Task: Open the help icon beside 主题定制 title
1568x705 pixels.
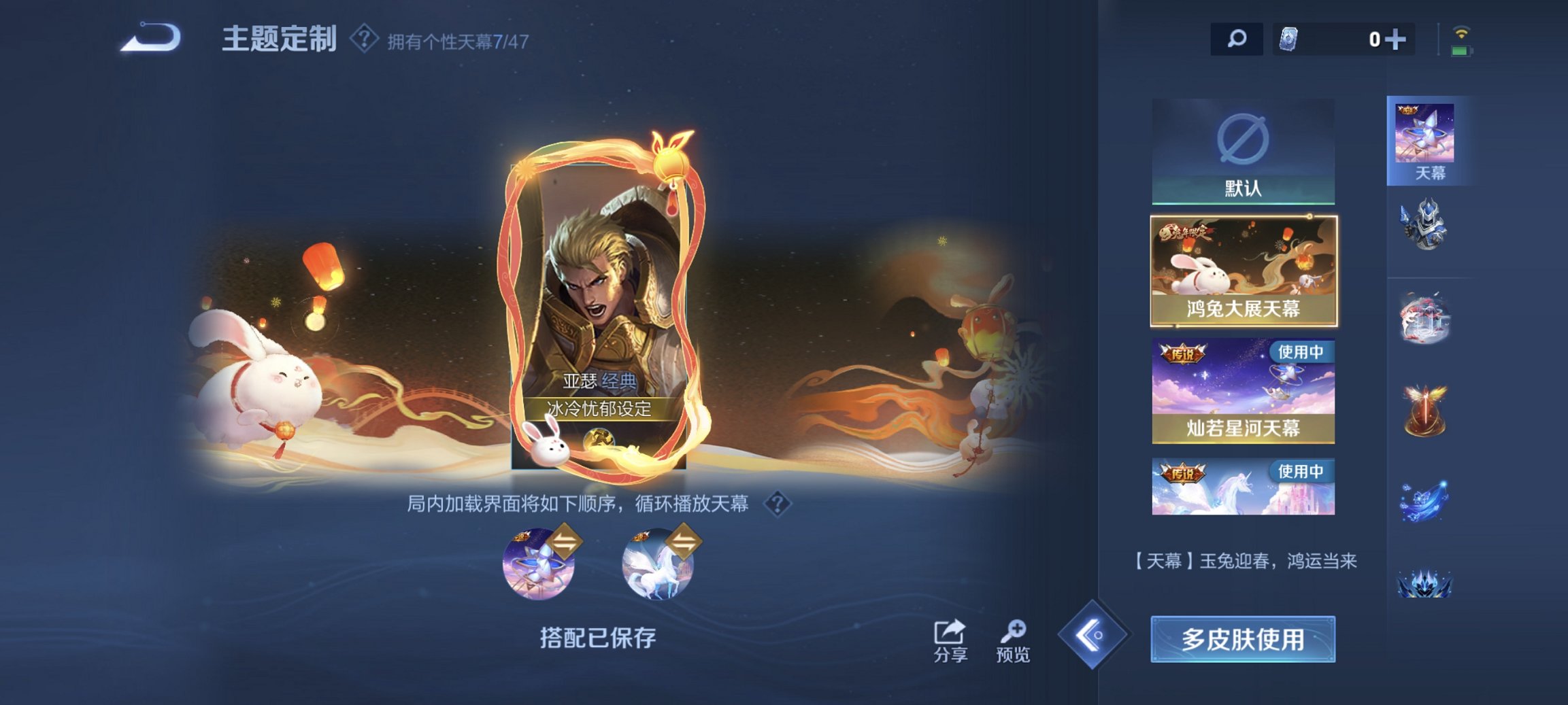Action: pyautogui.click(x=363, y=41)
